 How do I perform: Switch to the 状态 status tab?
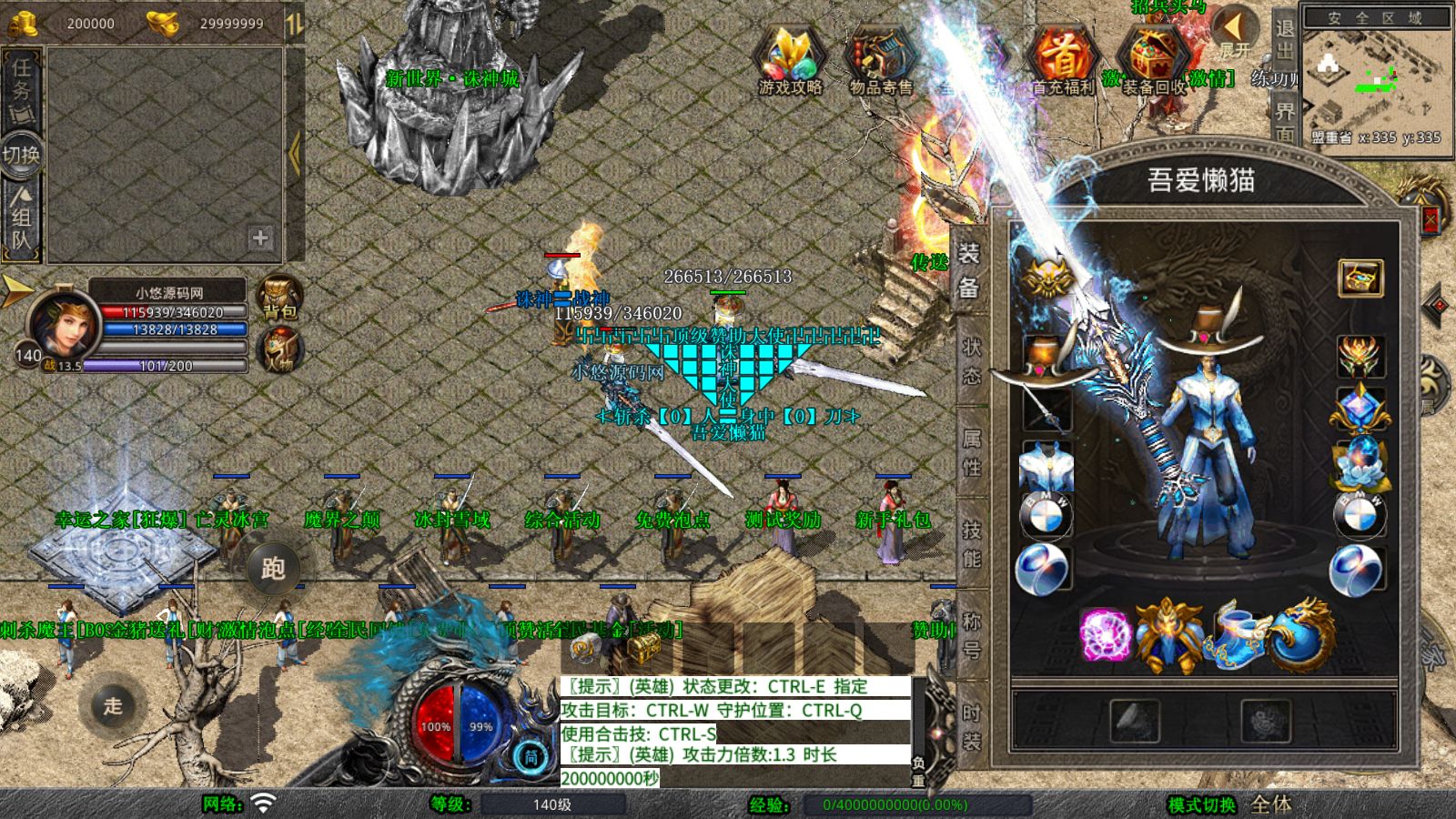[971, 361]
